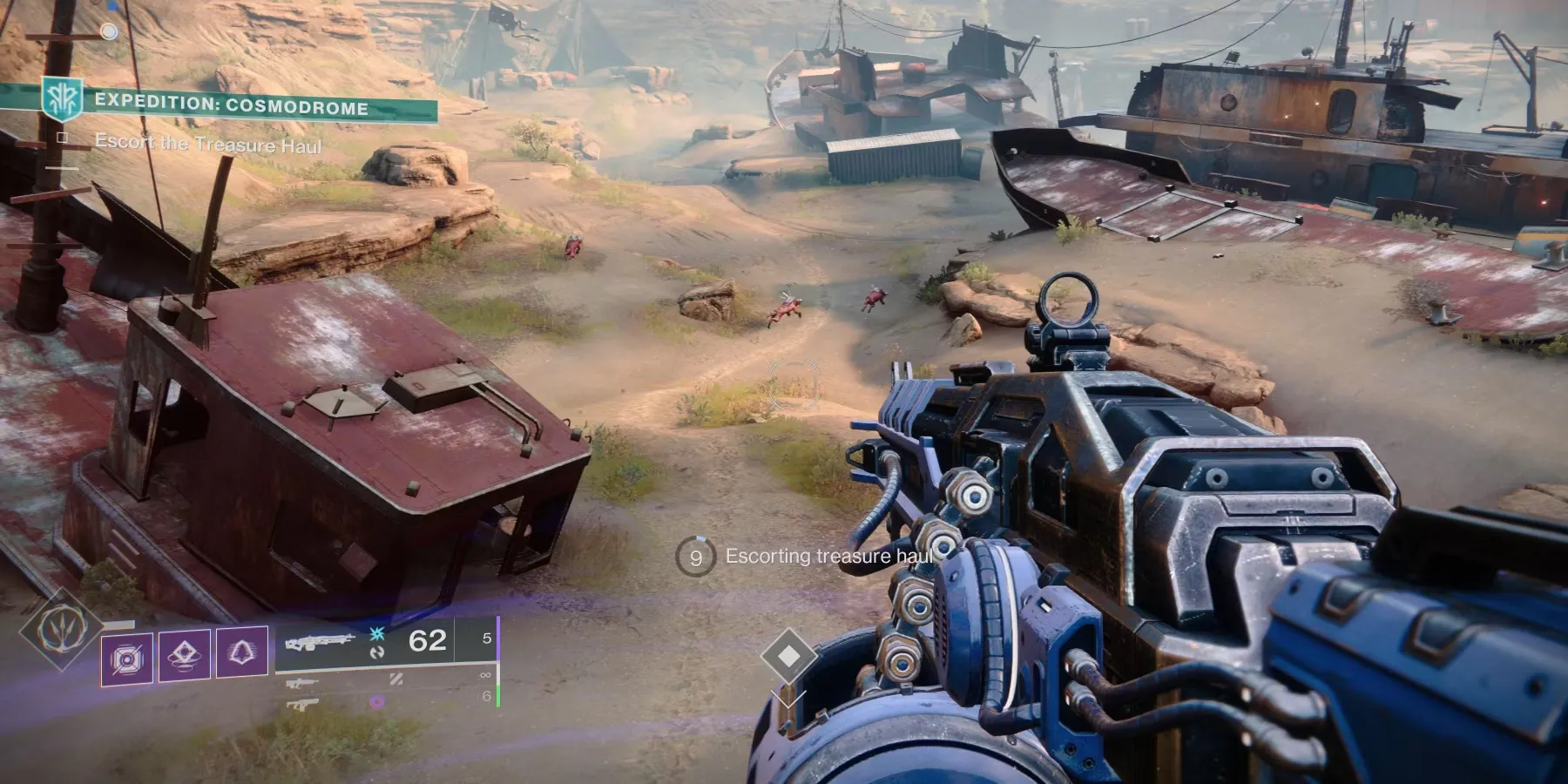Select the equipped machine gun weapon slot
Screen dimensions: 1568x784
click(321, 643)
